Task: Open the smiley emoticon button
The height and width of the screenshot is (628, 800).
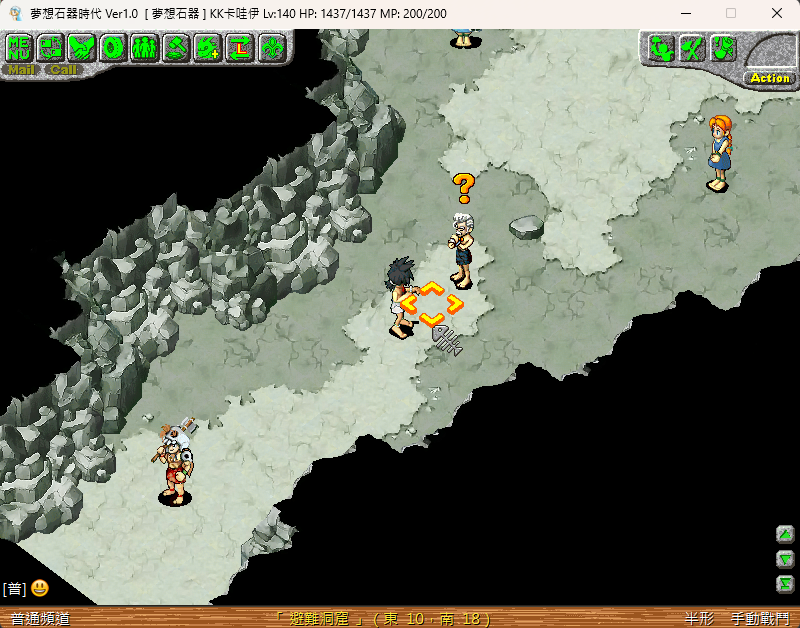Action: 40,588
